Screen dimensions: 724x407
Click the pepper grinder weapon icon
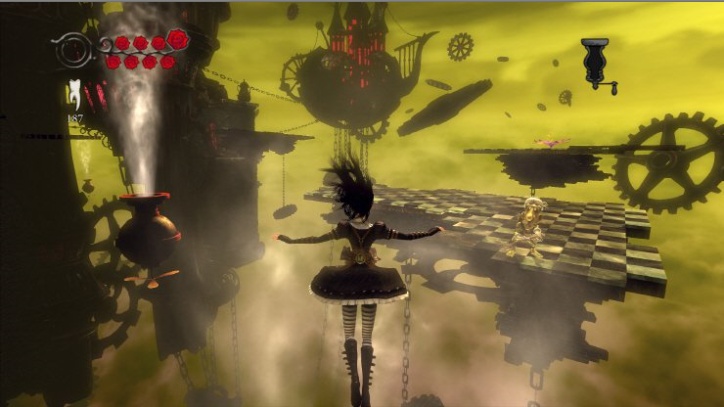tap(598, 63)
